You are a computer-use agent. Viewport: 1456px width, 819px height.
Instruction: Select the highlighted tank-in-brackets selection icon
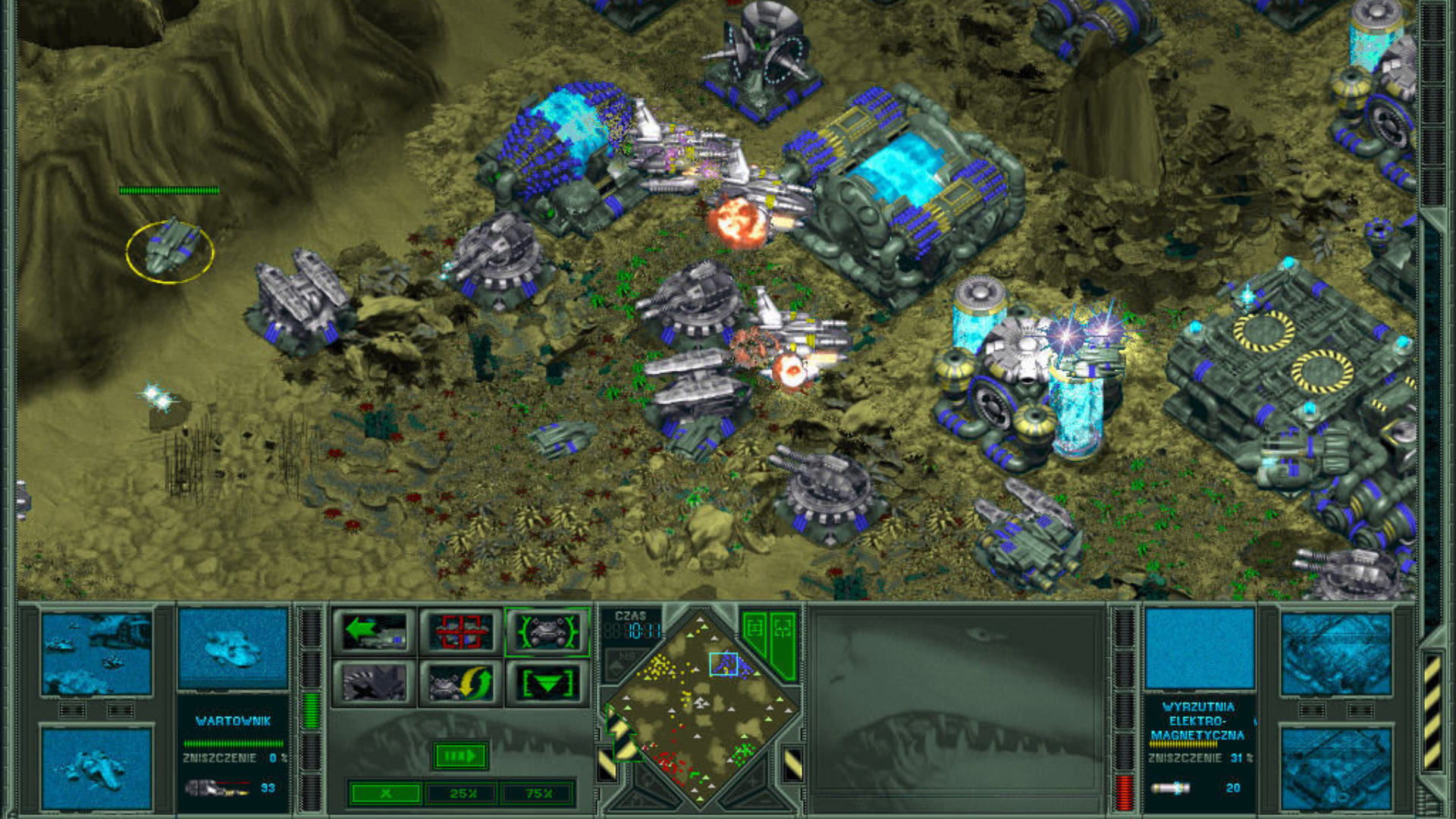click(x=548, y=633)
